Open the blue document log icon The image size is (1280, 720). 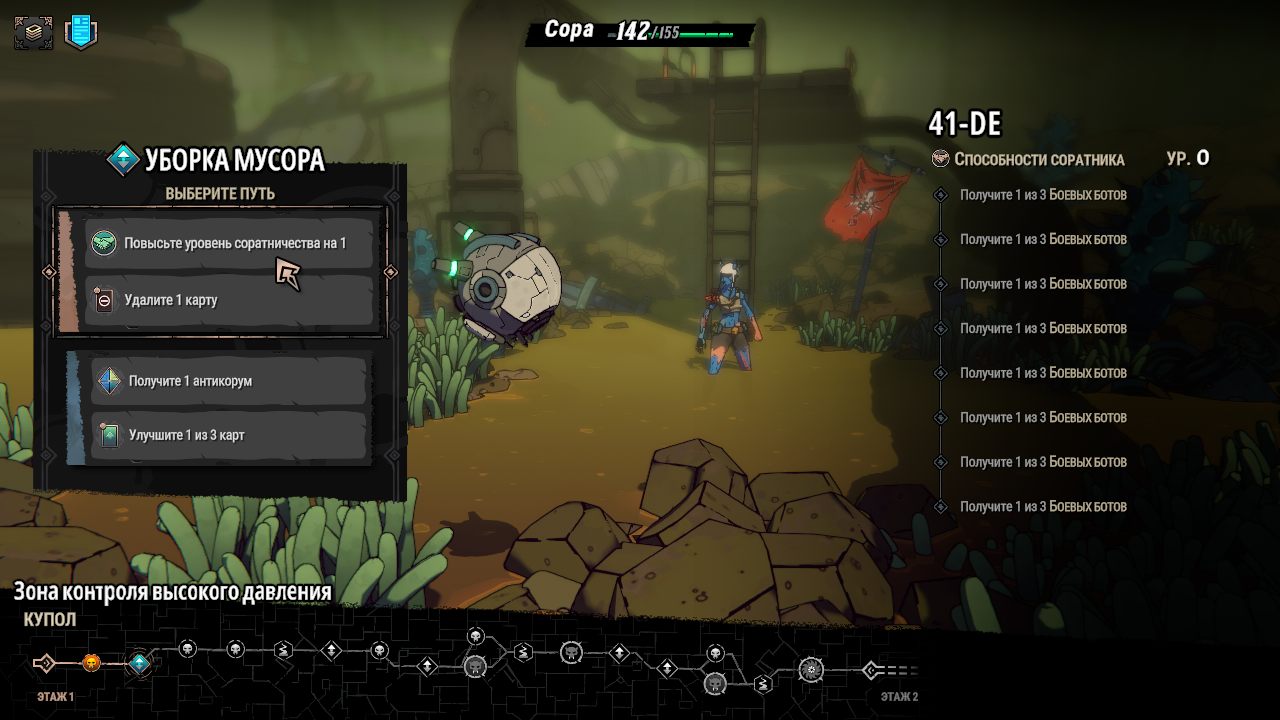pyautogui.click(x=81, y=32)
